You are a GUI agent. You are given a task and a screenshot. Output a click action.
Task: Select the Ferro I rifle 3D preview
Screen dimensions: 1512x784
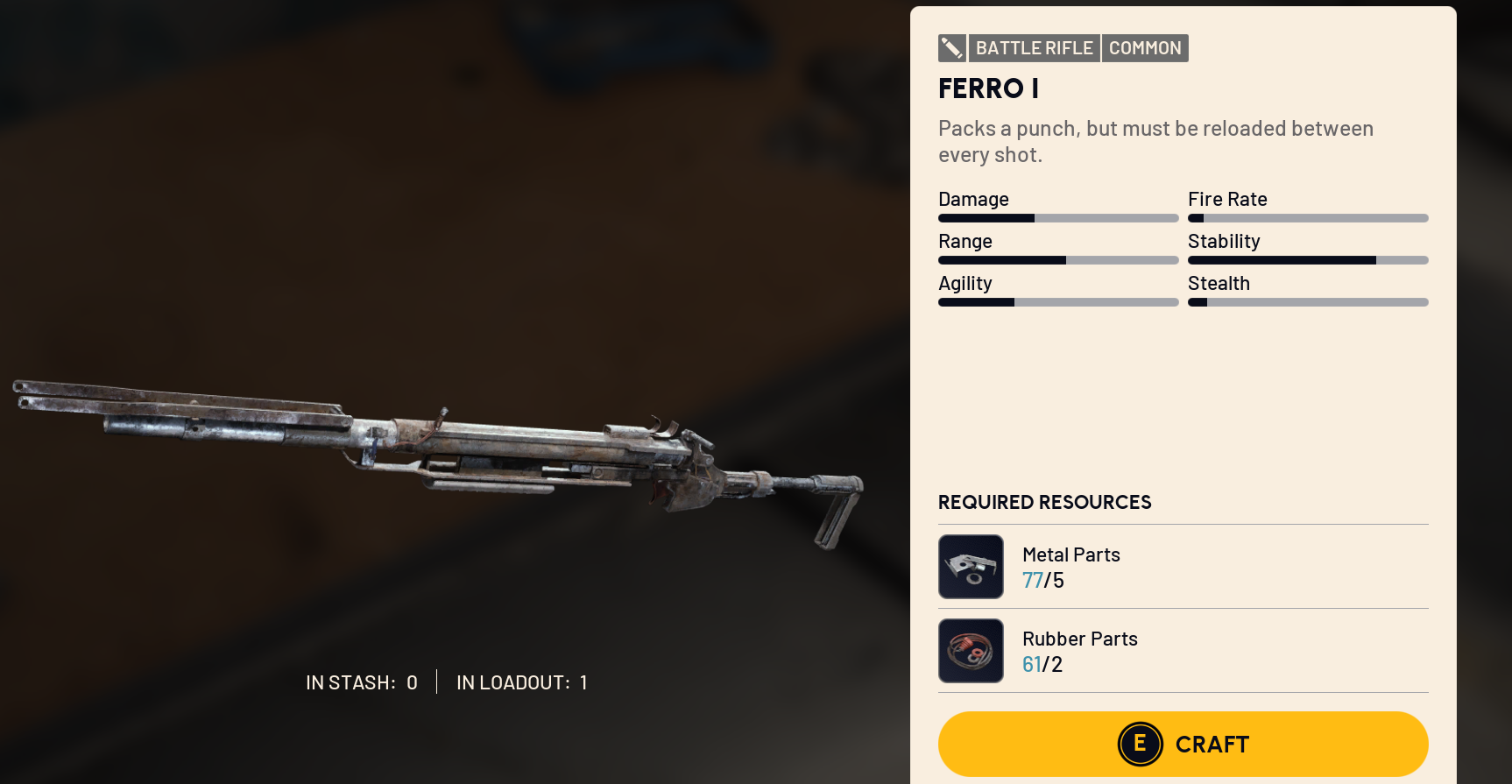tap(438, 447)
